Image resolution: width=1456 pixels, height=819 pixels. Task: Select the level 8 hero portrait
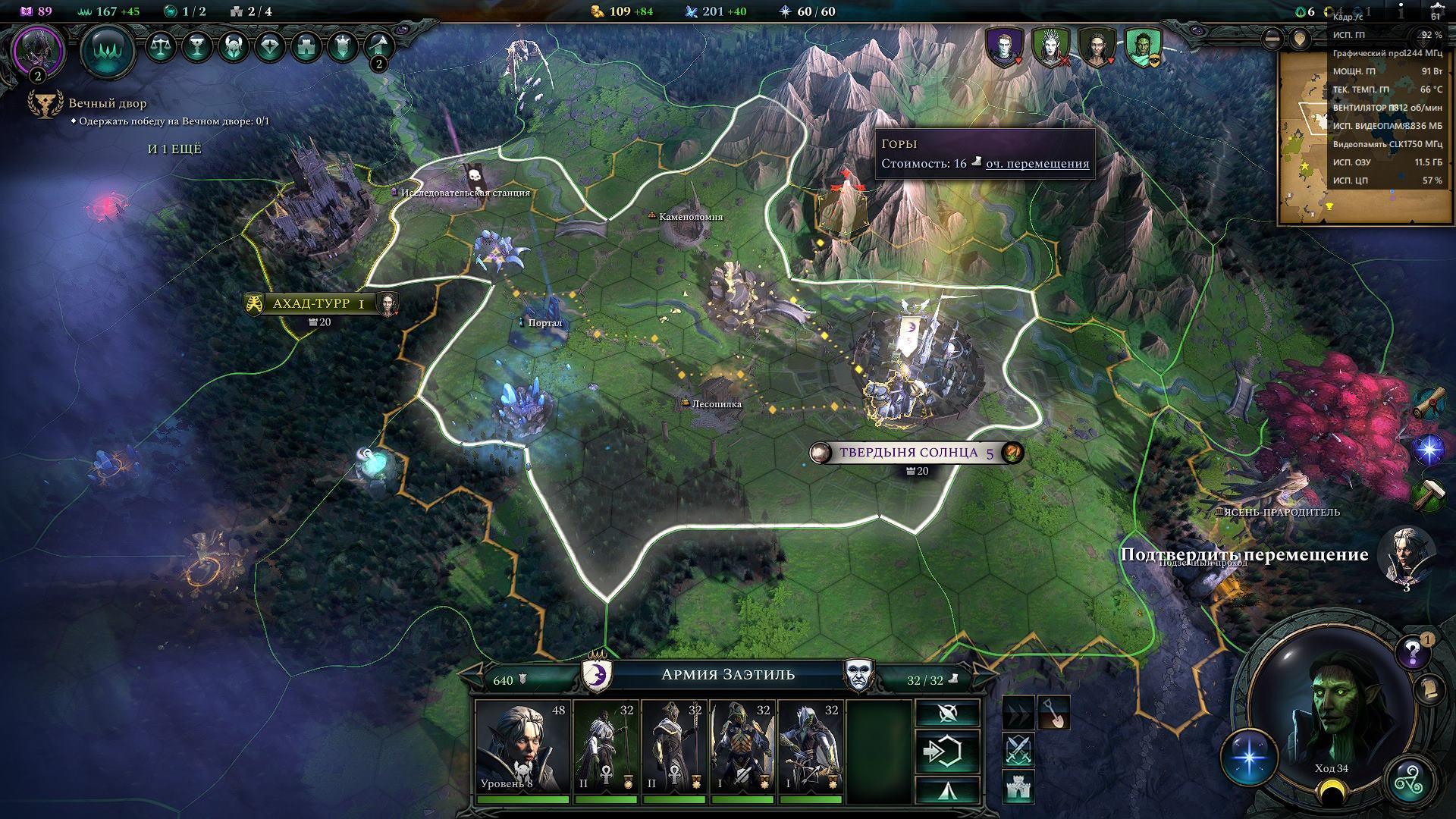(522, 748)
